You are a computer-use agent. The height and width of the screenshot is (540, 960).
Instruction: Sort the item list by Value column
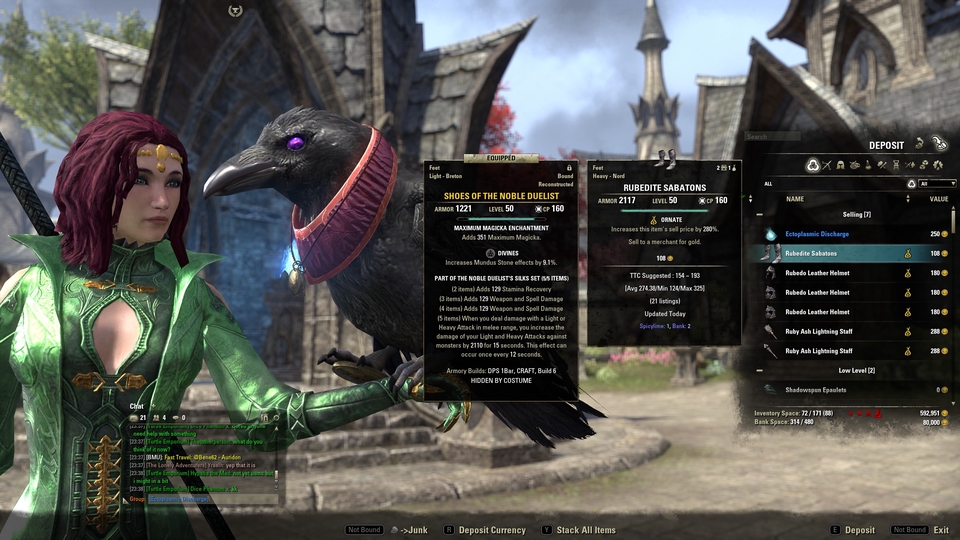click(938, 199)
